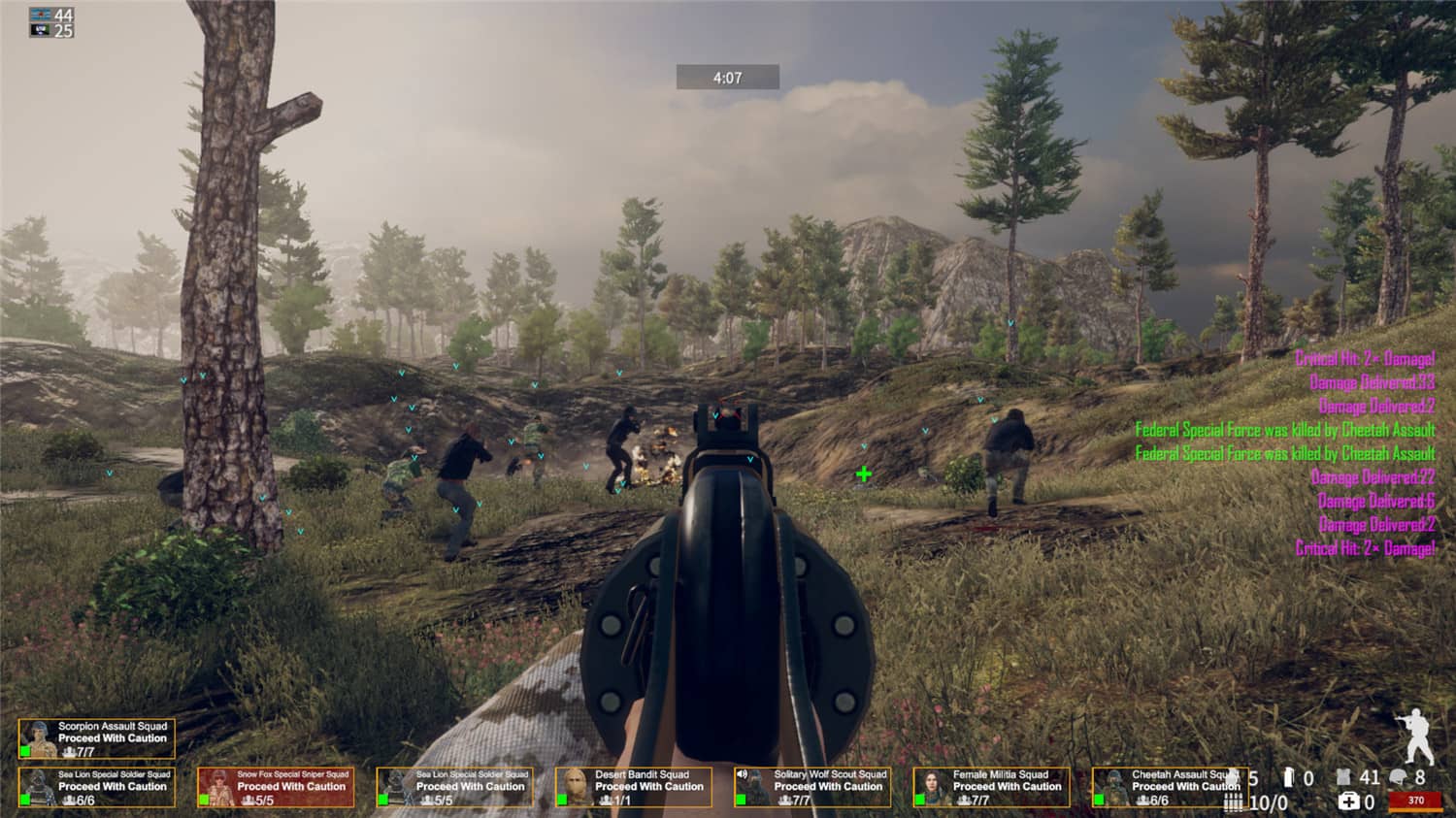Click the match timer showing 4:07
Image resolution: width=1456 pixels, height=818 pixels.
pyautogui.click(x=727, y=77)
